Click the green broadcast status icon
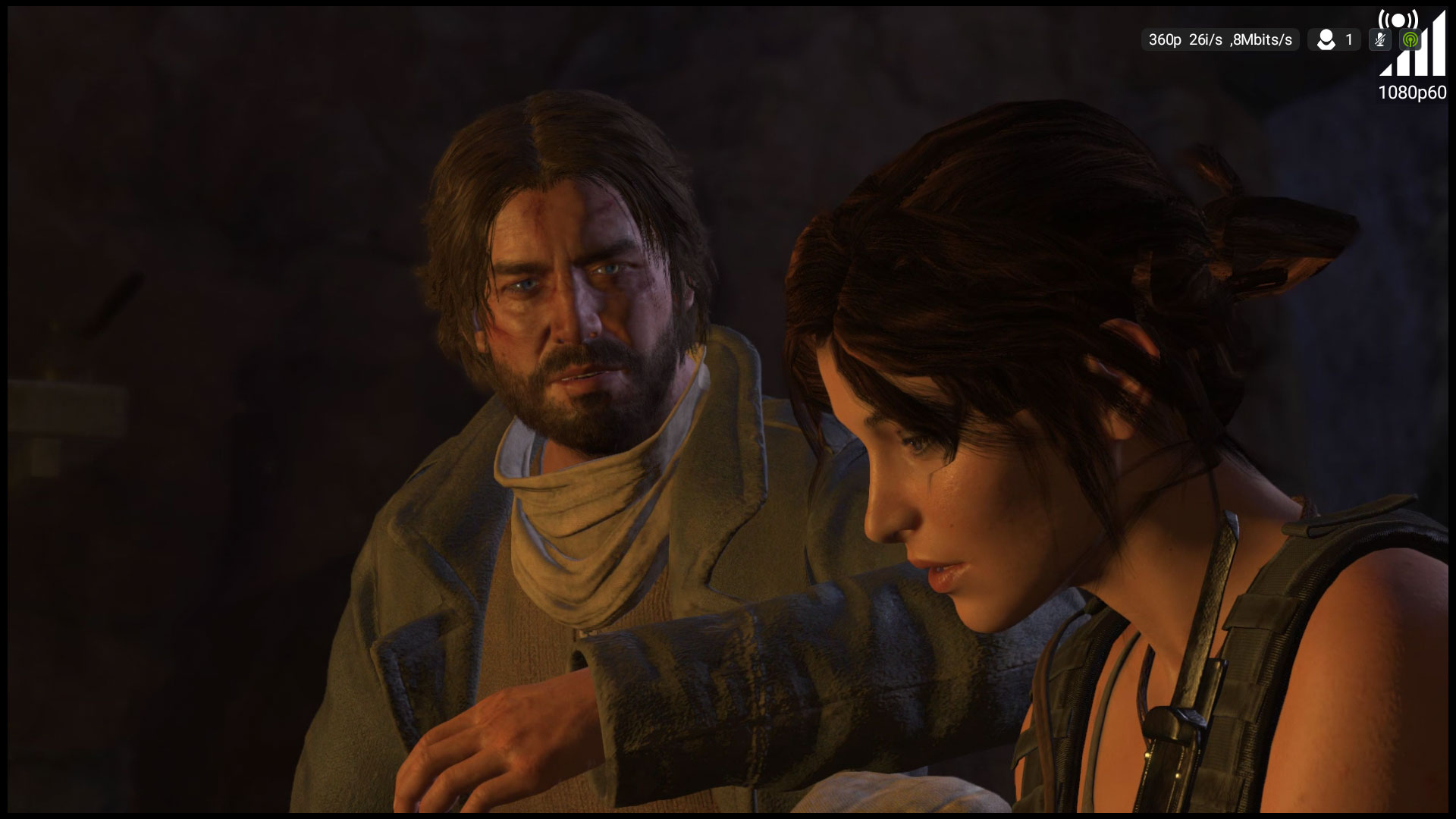1456x819 pixels. [1410, 40]
